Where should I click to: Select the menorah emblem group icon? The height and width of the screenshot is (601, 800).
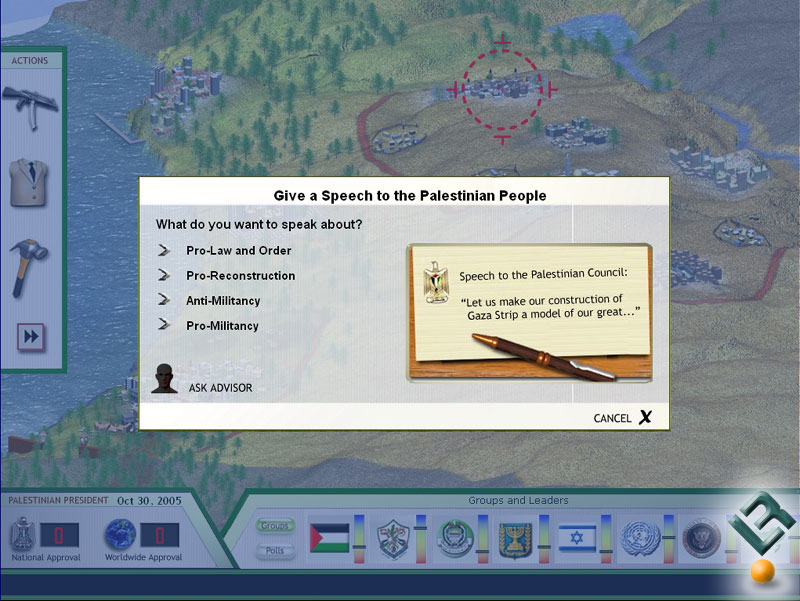pos(516,539)
